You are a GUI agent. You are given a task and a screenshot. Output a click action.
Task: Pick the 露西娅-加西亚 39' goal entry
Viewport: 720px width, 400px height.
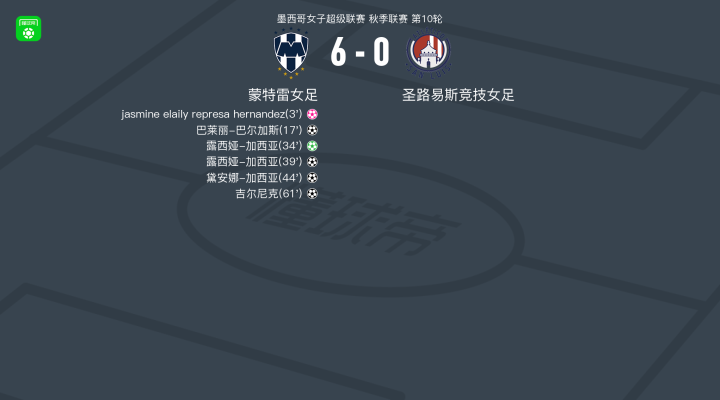[x=261, y=162]
